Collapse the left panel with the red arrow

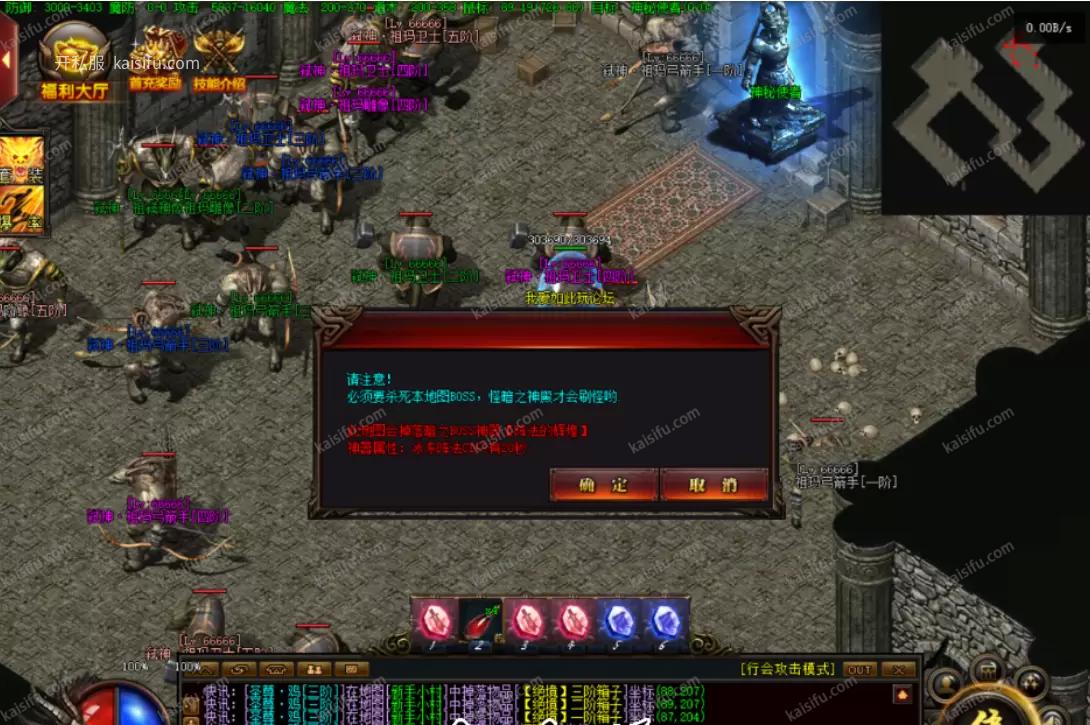click(6, 60)
